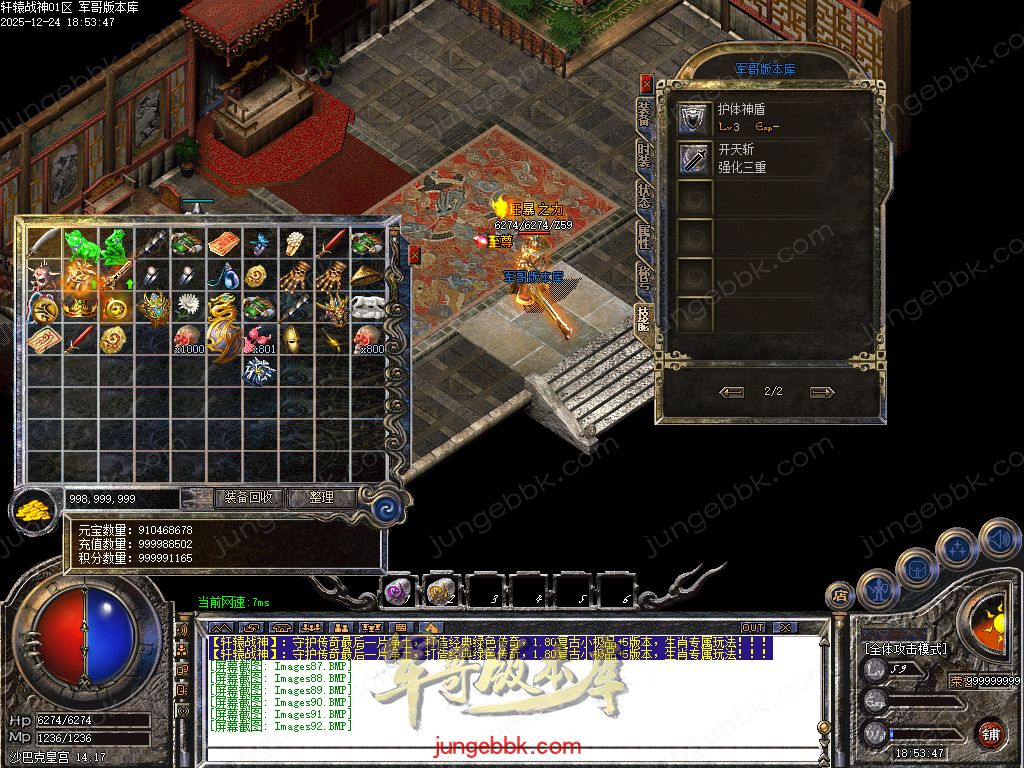This screenshot has width=1024, height=768.
Task: Switch to the 装备 equipment tab
Action: point(644,114)
